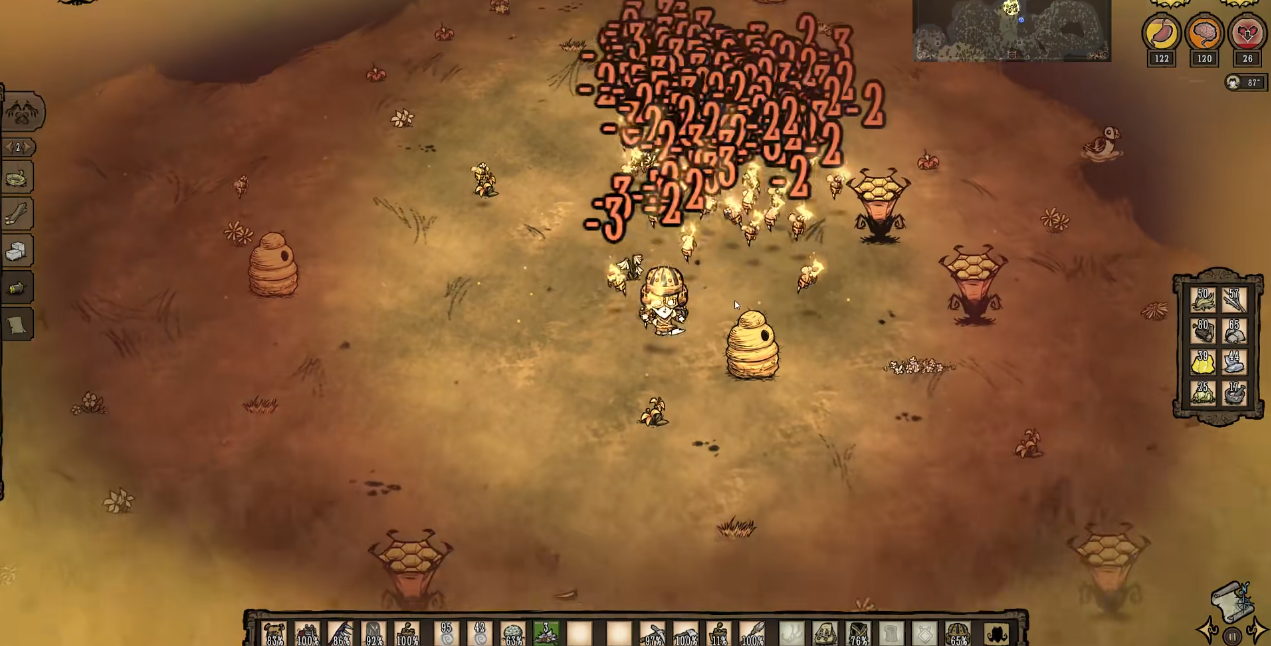Open the crafting menu crossed-tools tab
This screenshot has width=1271, height=646.
(x=22, y=111)
